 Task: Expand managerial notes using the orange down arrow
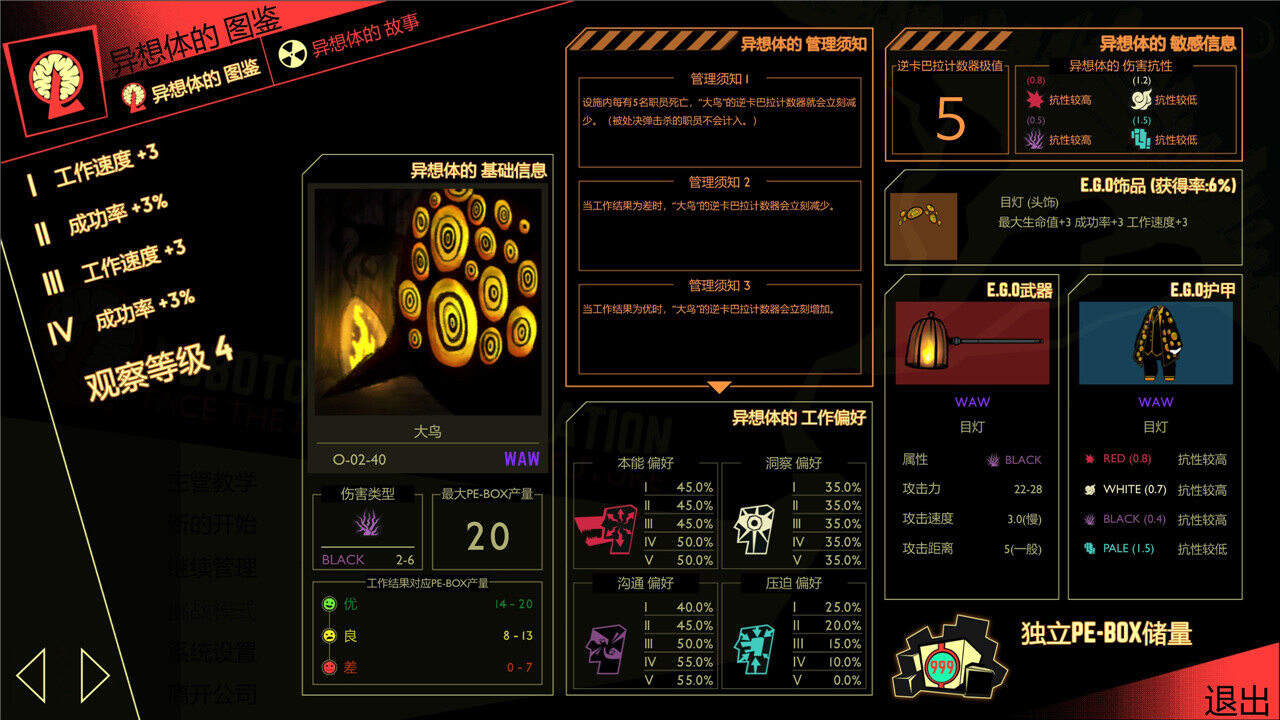[719, 387]
